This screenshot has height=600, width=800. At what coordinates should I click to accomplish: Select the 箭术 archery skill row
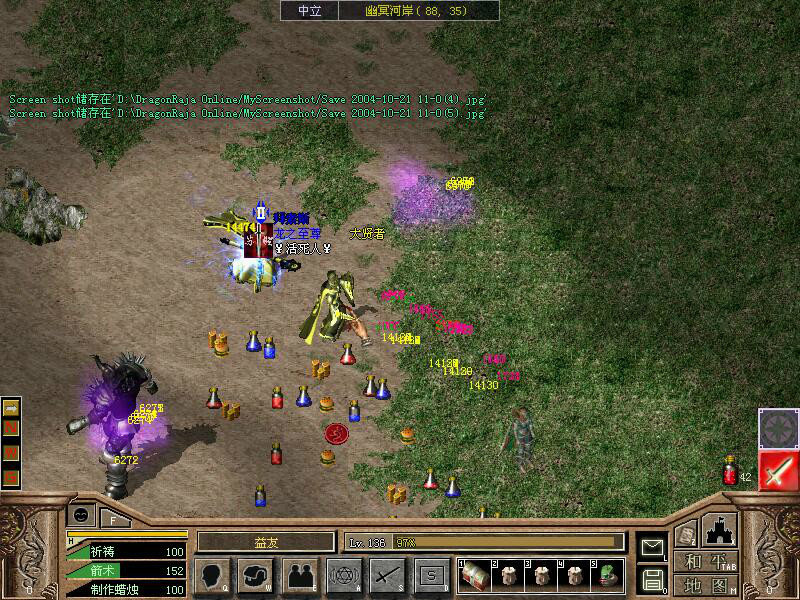coord(125,570)
